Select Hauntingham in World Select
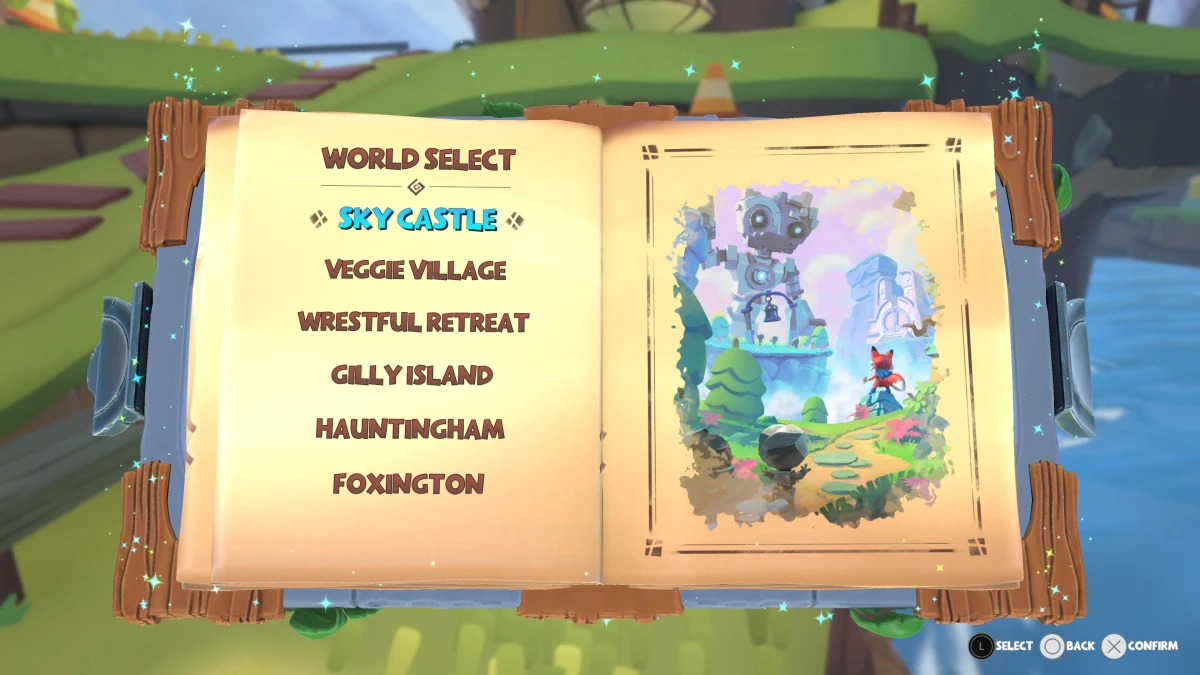 410,430
